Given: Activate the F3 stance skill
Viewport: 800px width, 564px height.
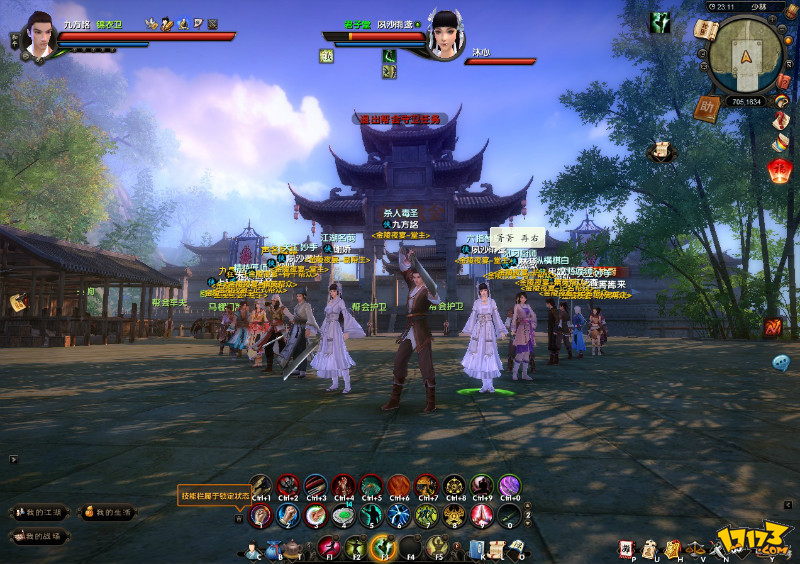Looking at the screenshot, I should [382, 547].
